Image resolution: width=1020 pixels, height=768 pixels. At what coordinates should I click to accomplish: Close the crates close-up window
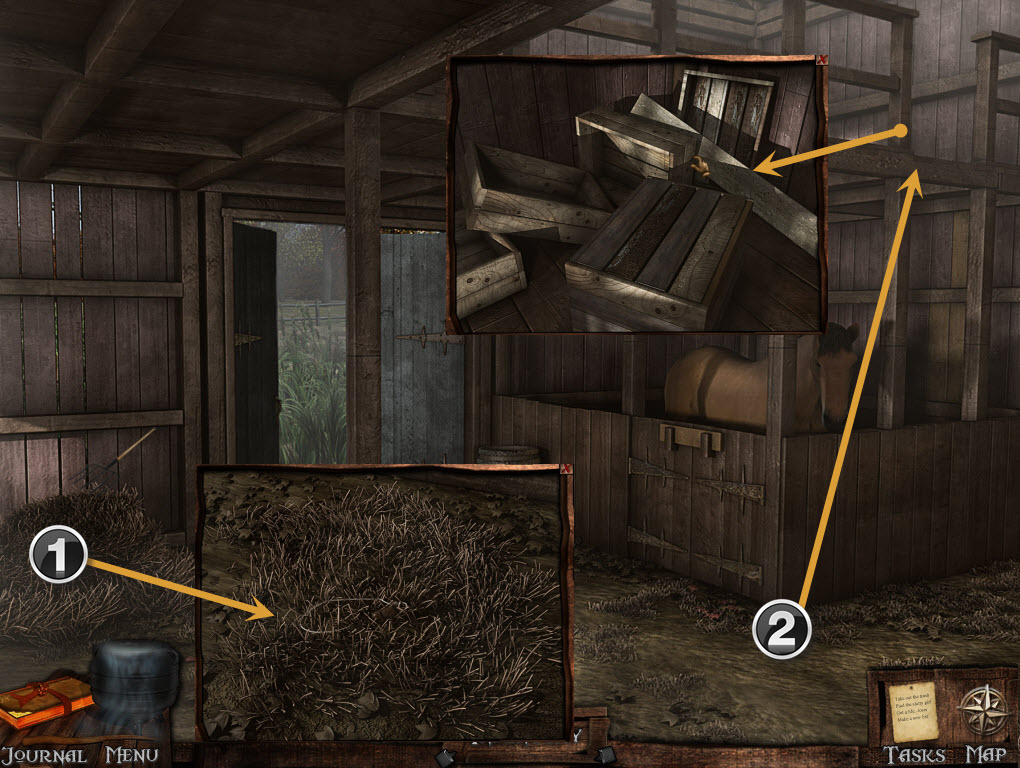[822, 61]
